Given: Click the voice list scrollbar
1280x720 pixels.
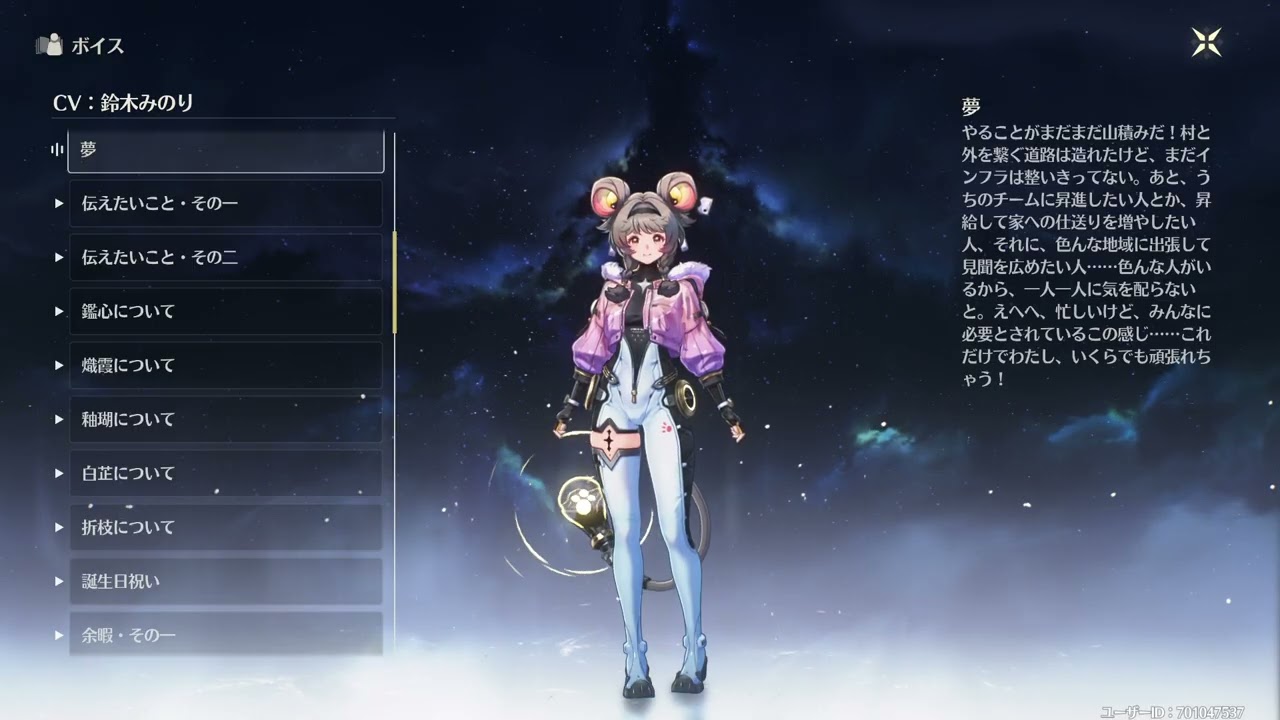Looking at the screenshot, I should click(395, 282).
